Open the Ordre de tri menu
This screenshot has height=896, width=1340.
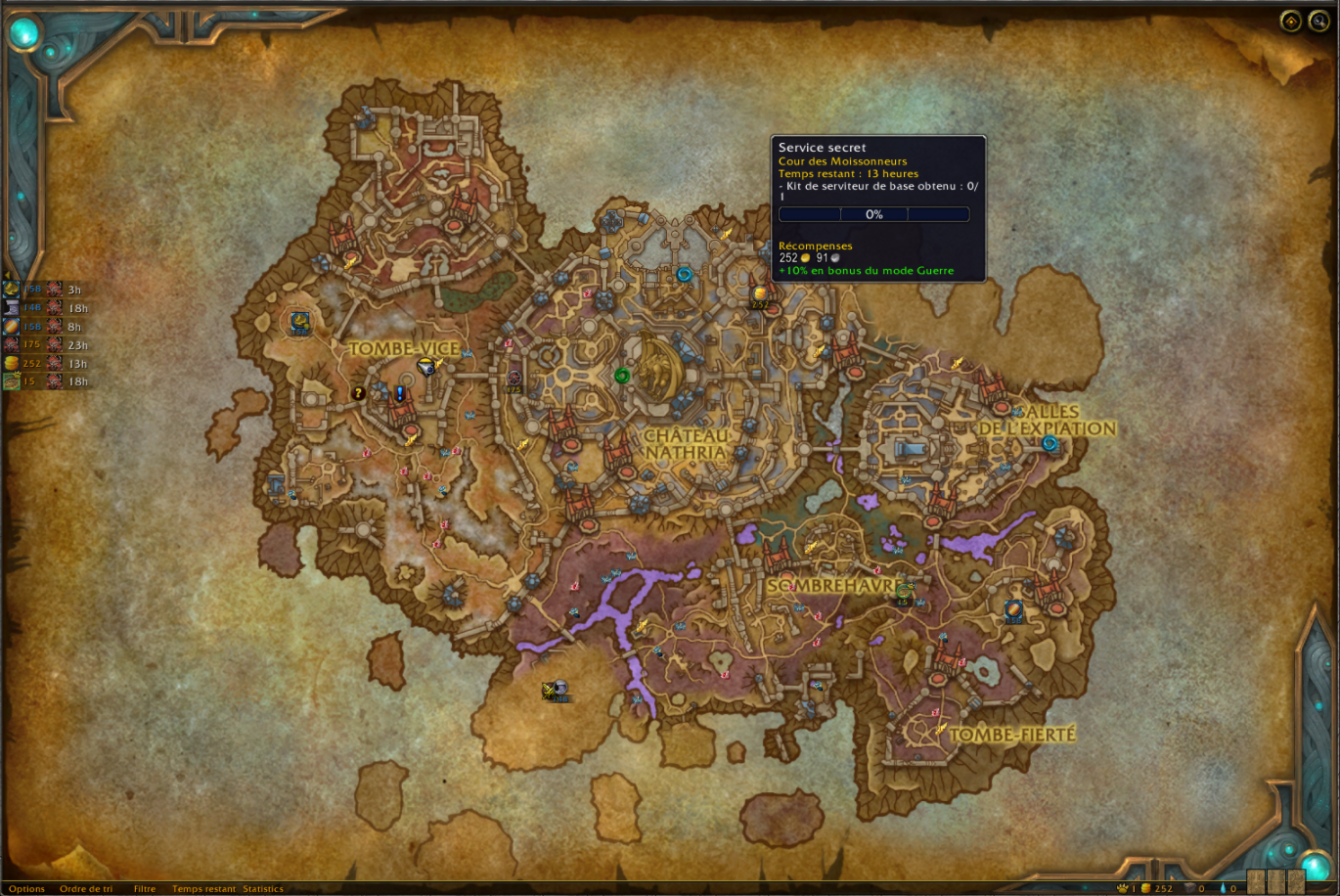click(86, 888)
